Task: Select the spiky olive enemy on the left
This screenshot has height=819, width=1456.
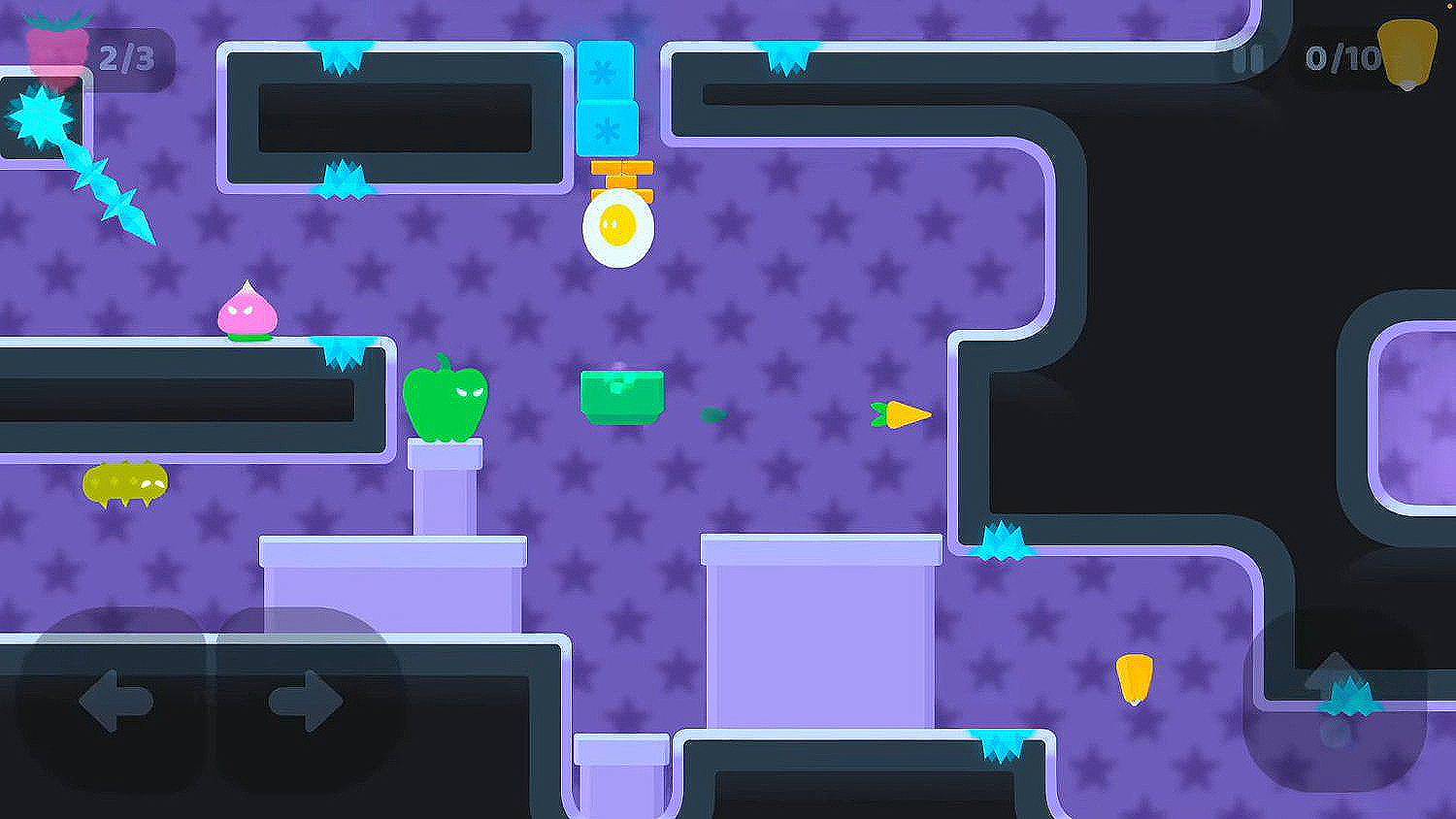Action: pos(126,479)
